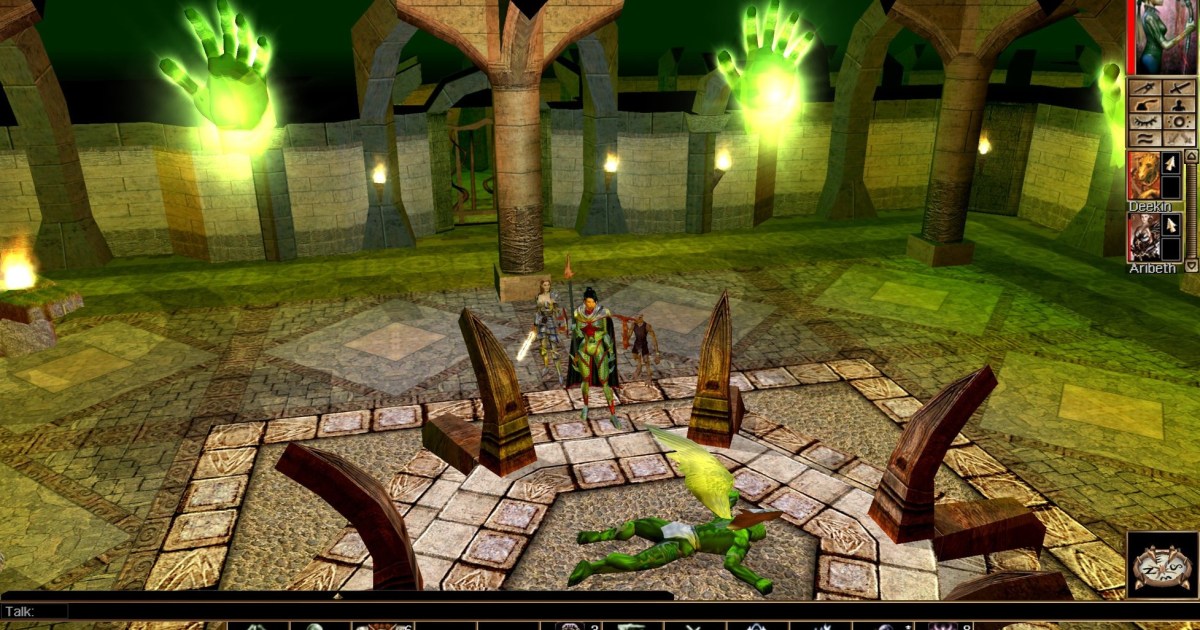Select the player character portrait
Image resolution: width=1200 pixels, height=630 pixels.
(x=1163, y=37)
